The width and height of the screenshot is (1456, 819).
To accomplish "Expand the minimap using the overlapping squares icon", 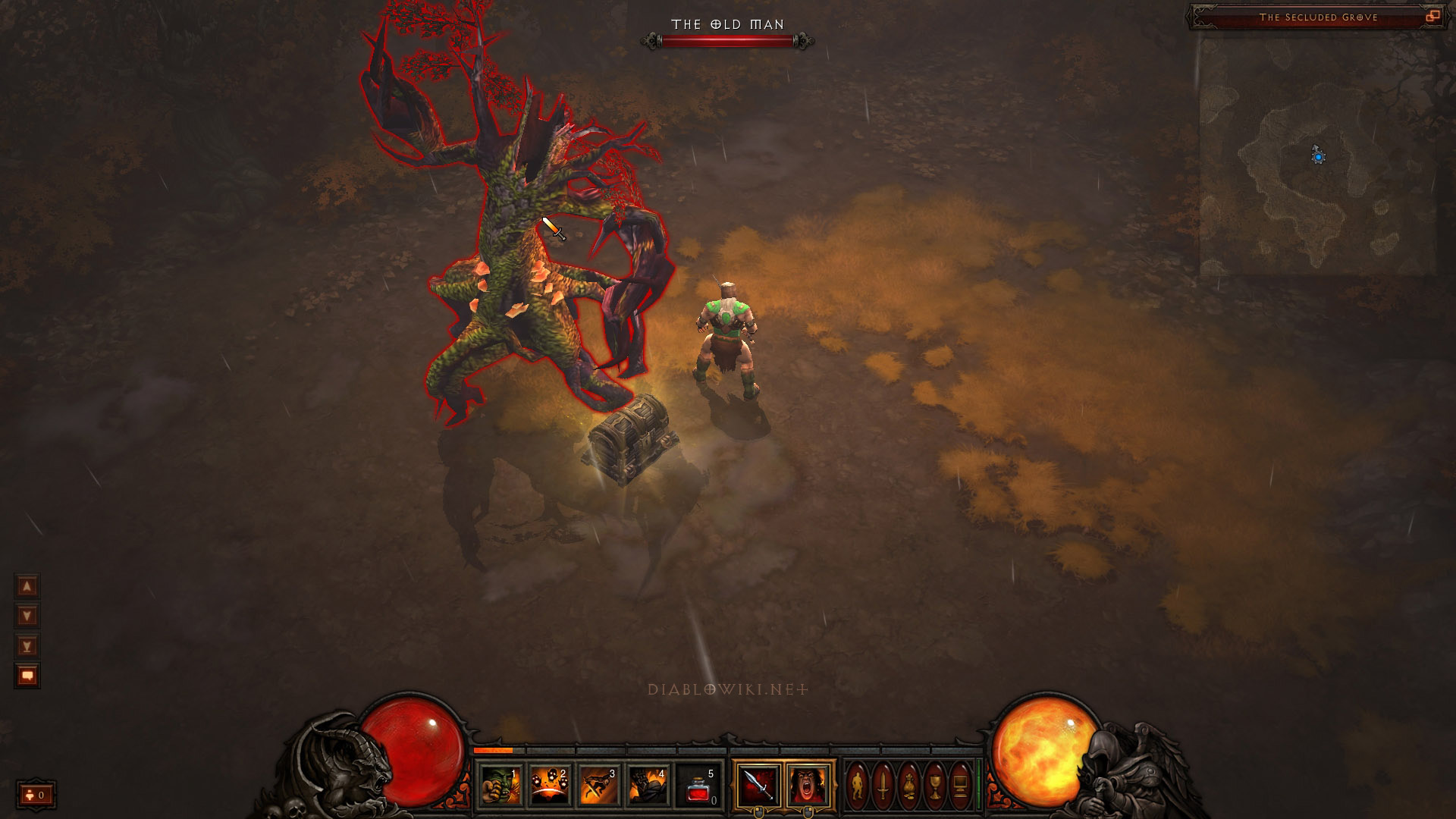I will pos(1432,17).
